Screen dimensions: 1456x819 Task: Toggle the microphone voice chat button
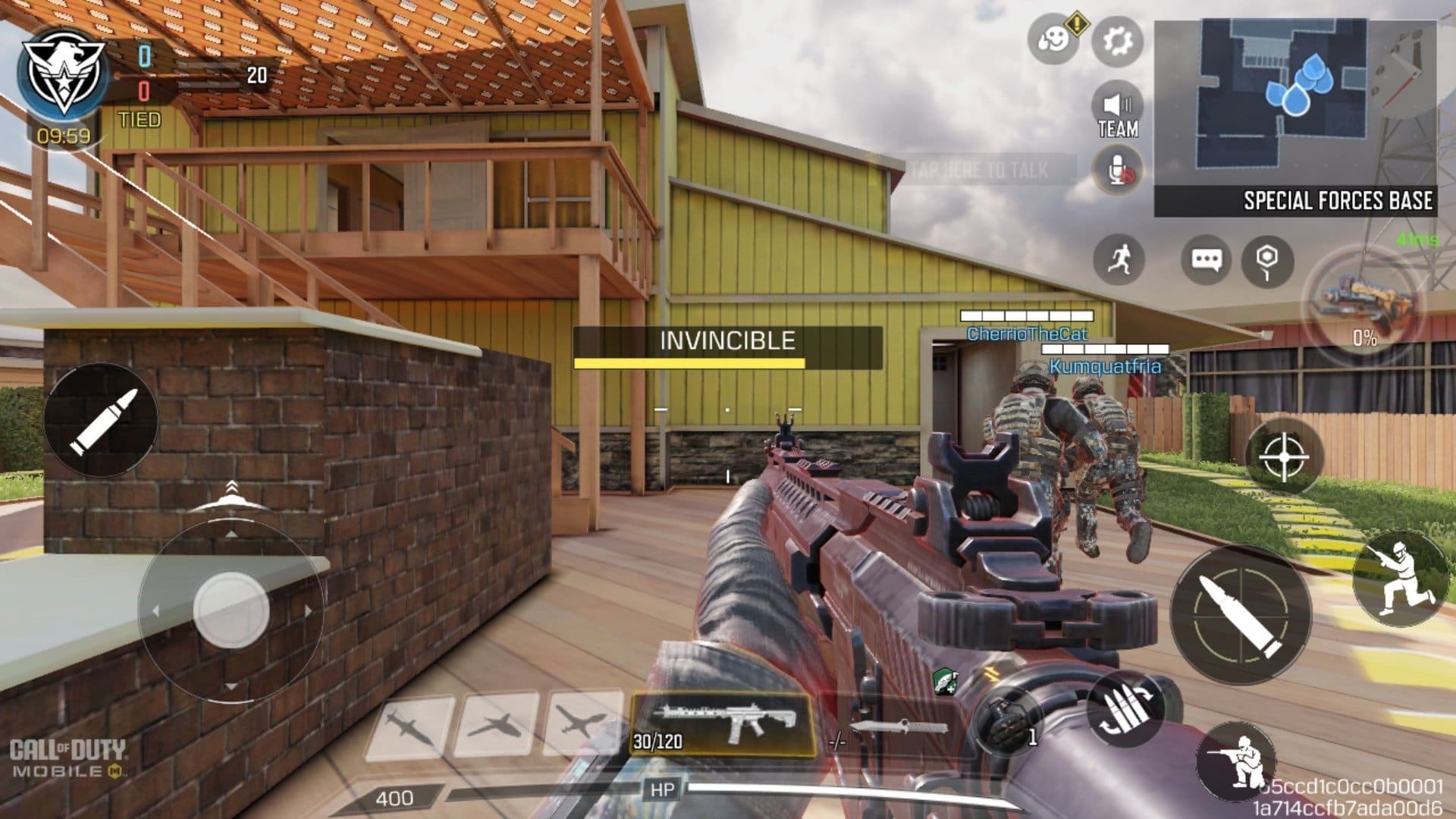pos(1118,171)
